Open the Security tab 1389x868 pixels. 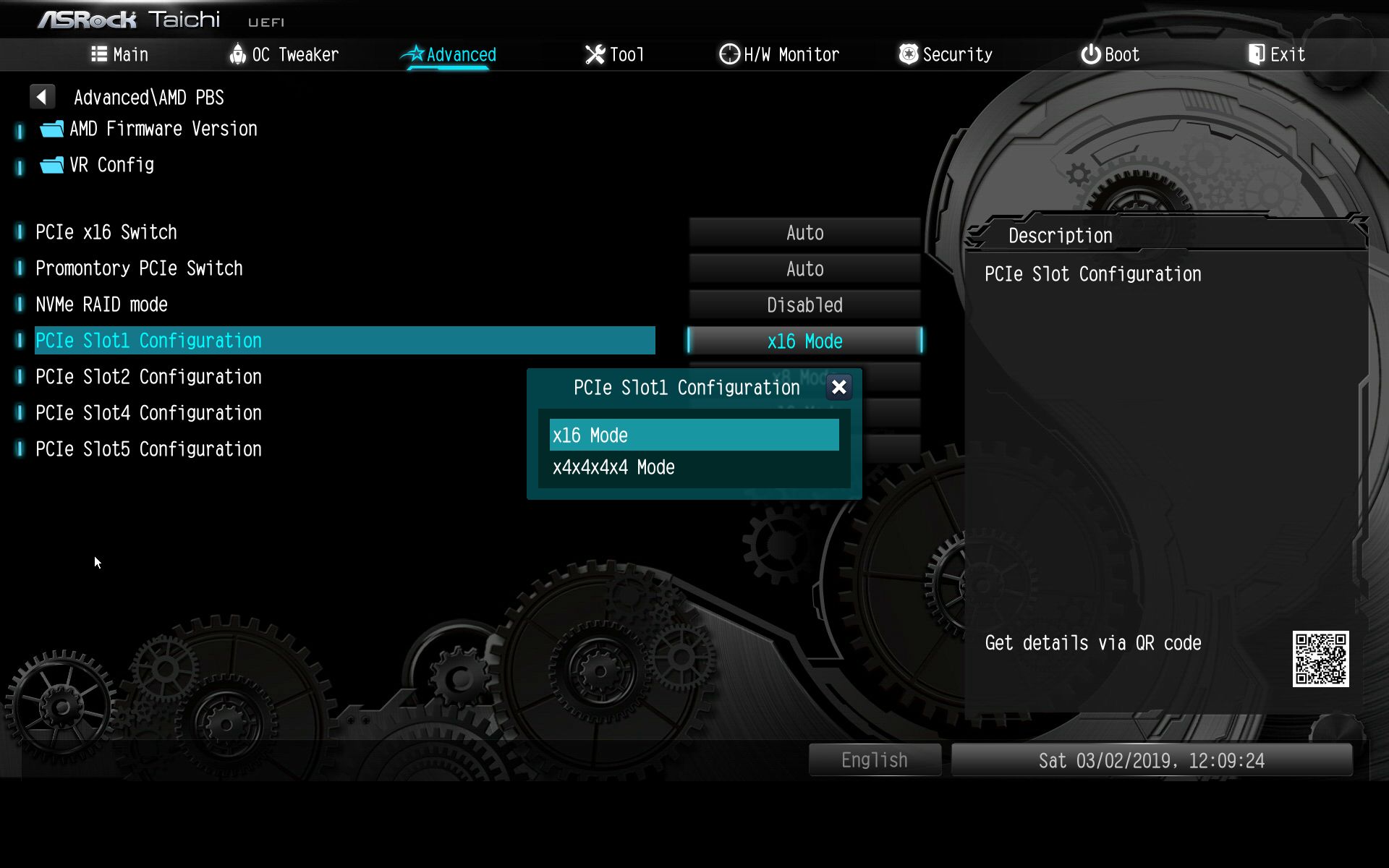pos(946,54)
